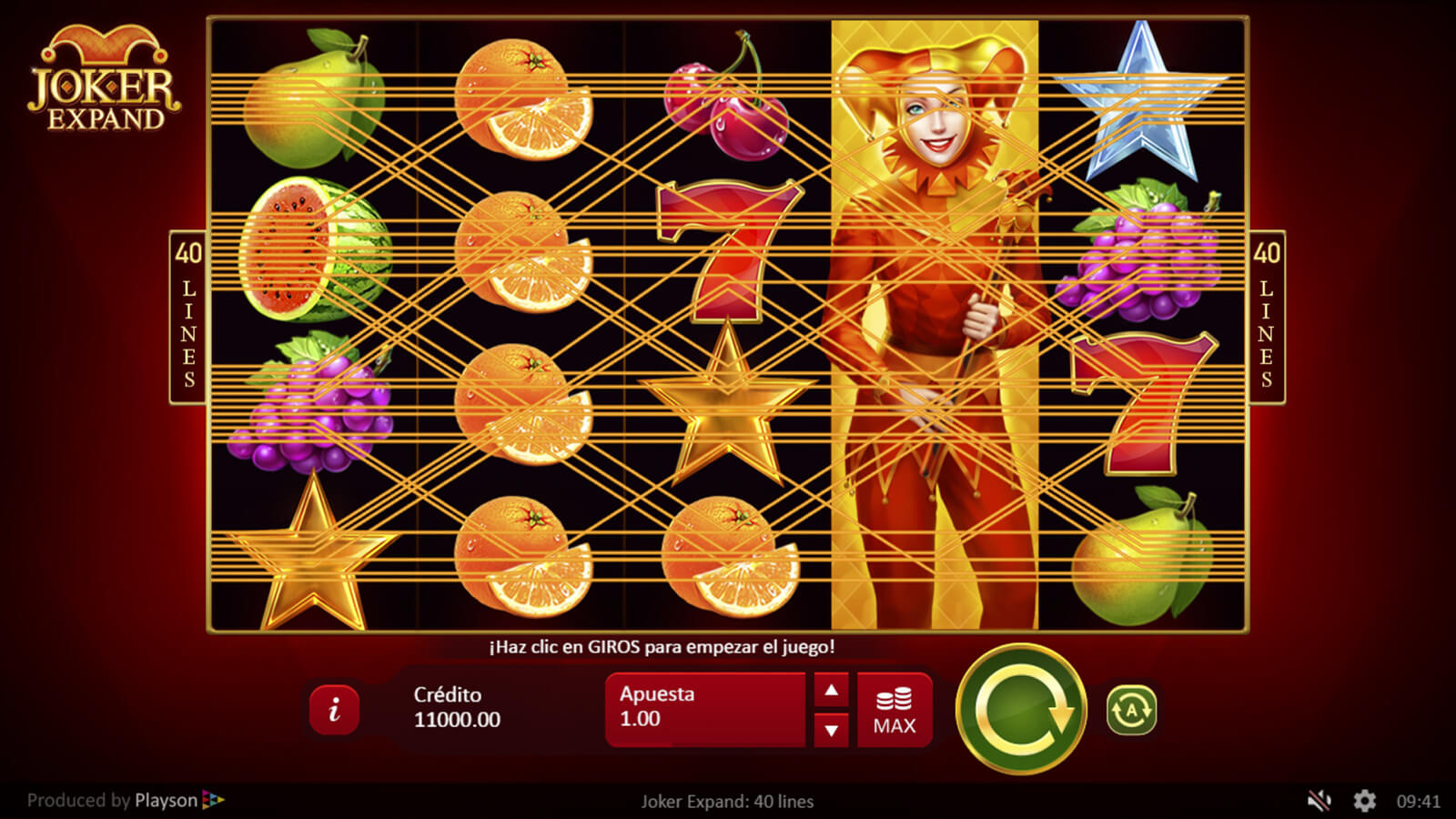Click the right 40 Lines indicator
The width and height of the screenshot is (1456, 819).
tap(1266, 317)
